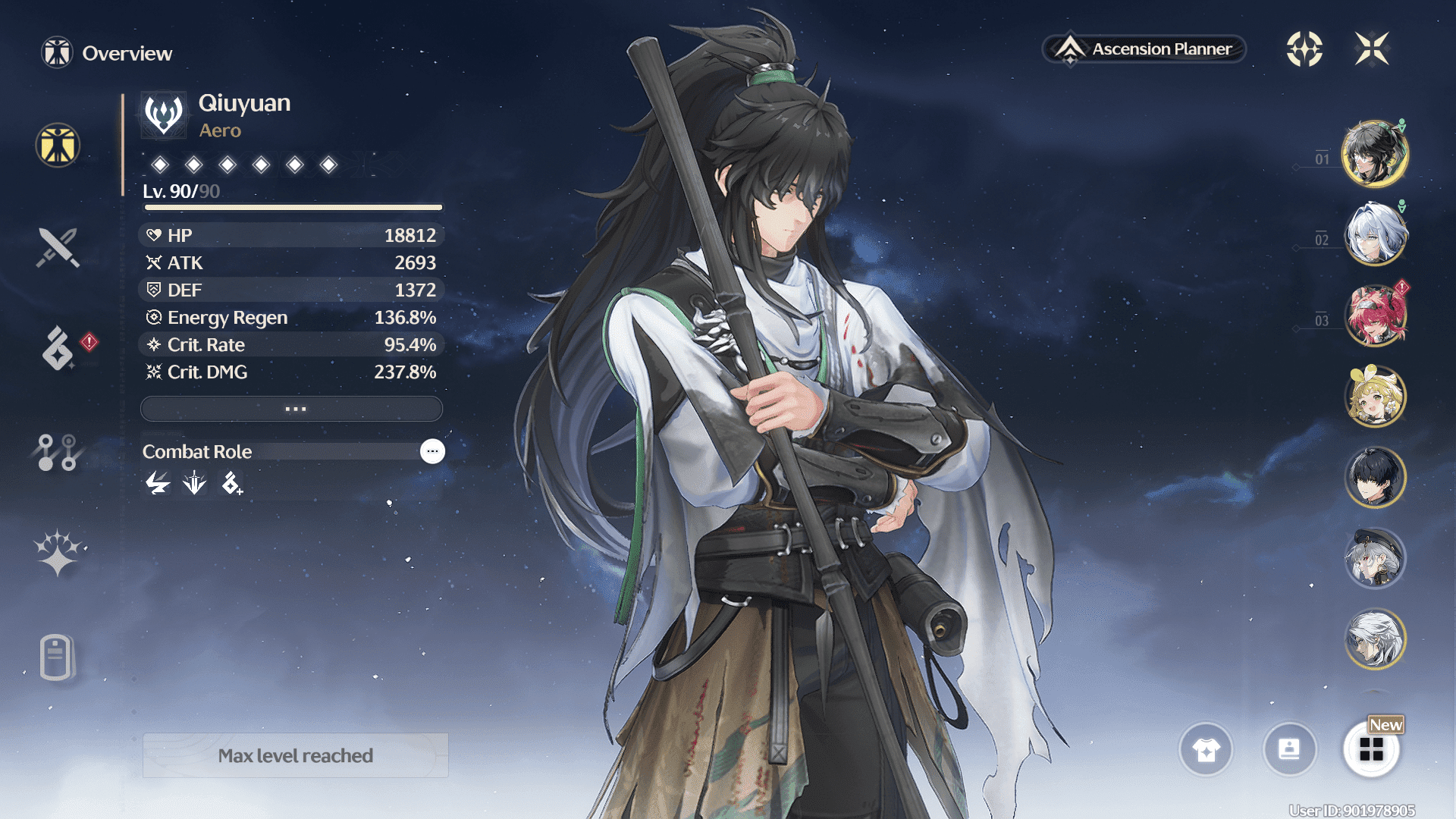
Task: Expand the full stats list with three dots
Action: (292, 409)
